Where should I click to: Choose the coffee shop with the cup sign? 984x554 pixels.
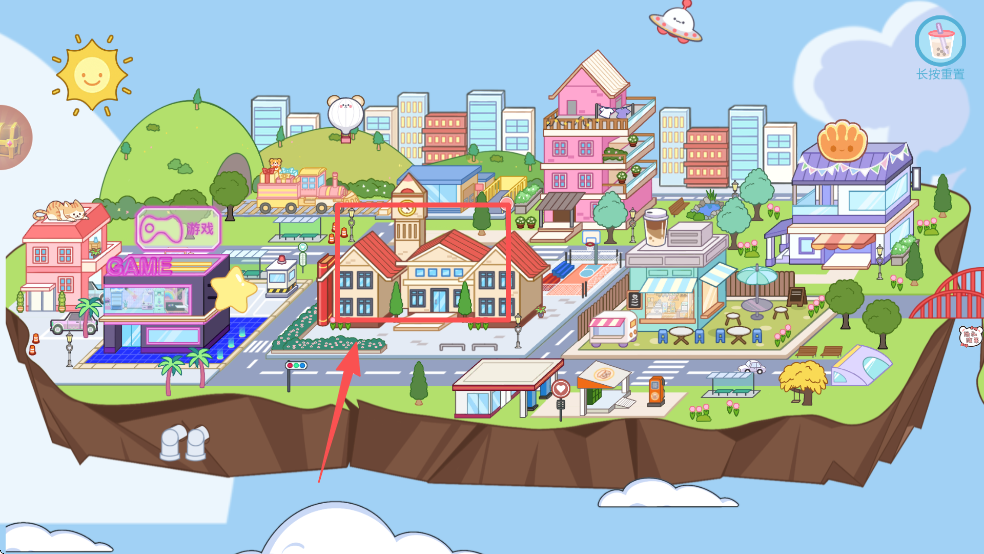click(x=671, y=275)
